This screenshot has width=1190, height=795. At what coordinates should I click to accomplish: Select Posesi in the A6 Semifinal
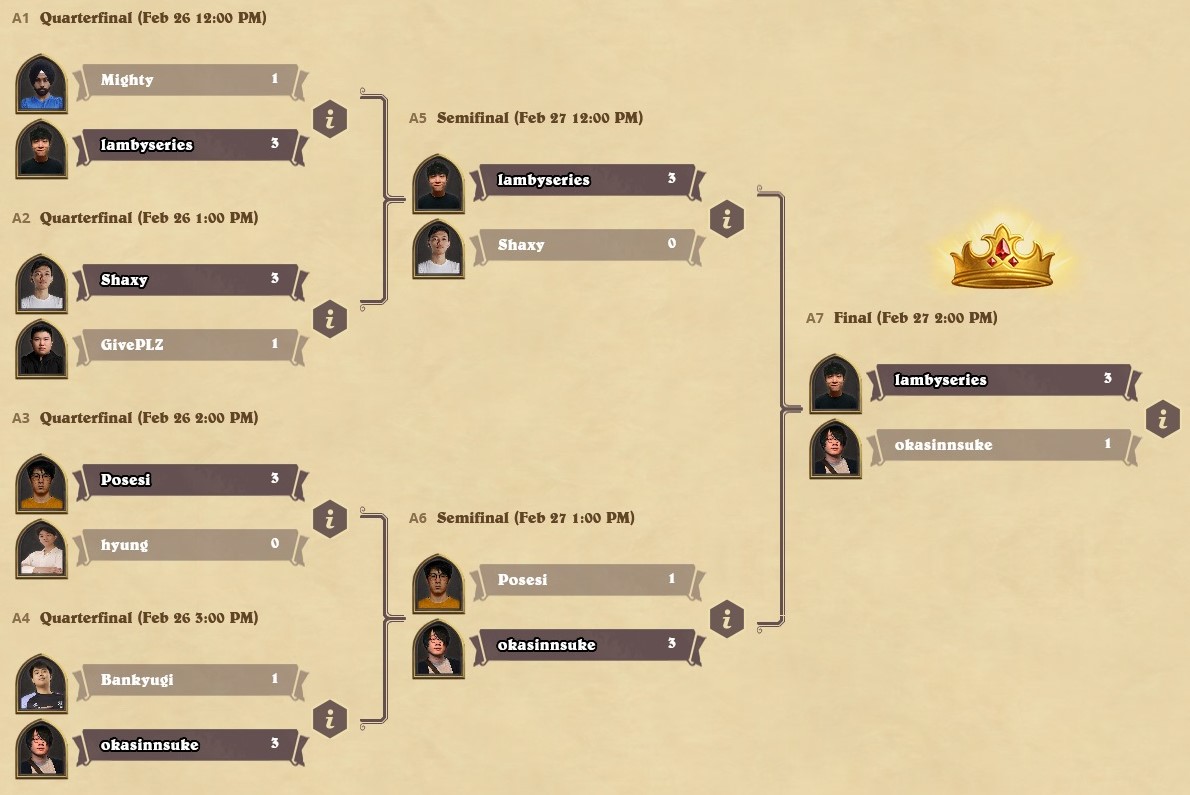tap(585, 580)
